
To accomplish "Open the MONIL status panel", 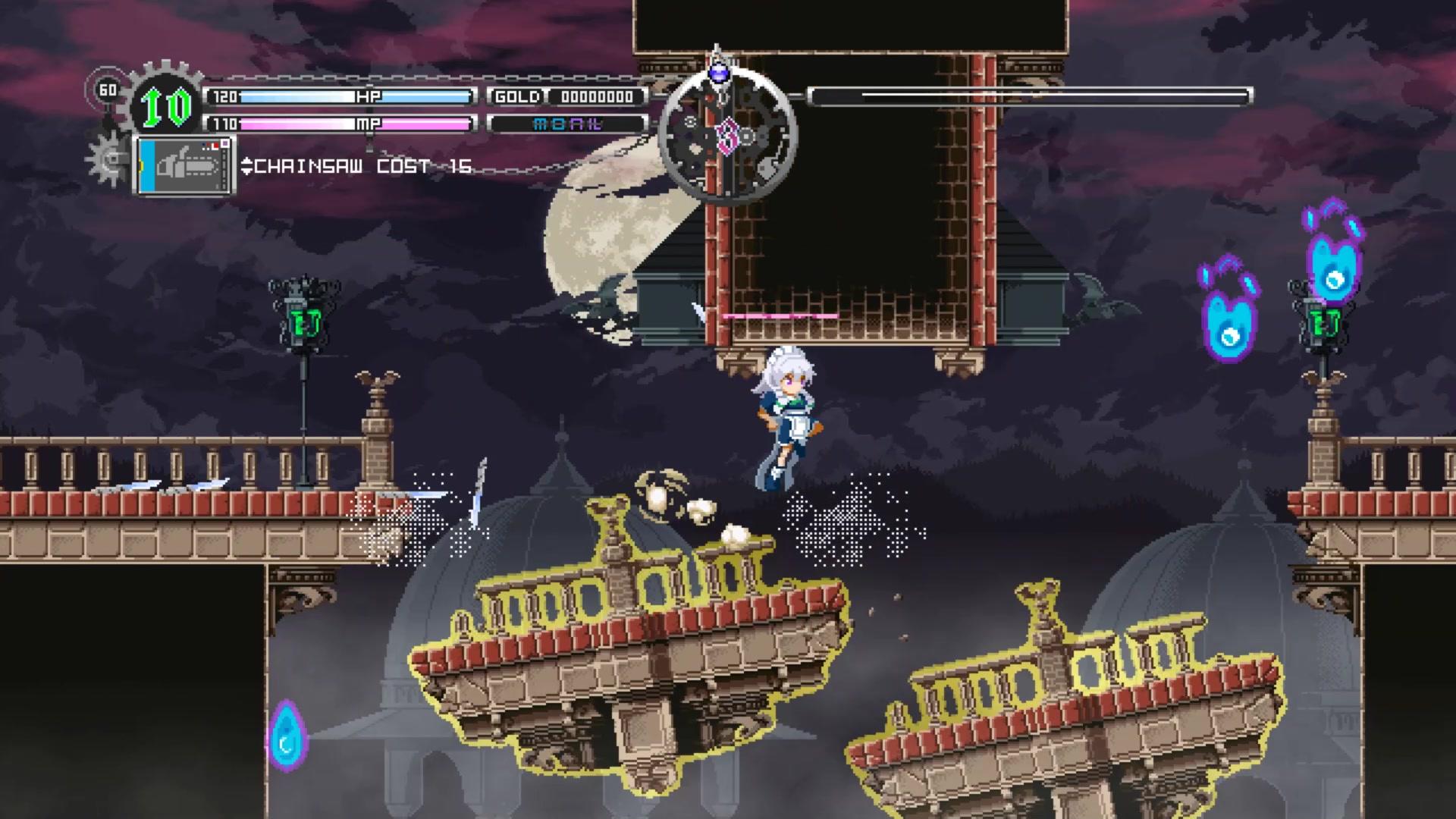I will [x=569, y=125].
